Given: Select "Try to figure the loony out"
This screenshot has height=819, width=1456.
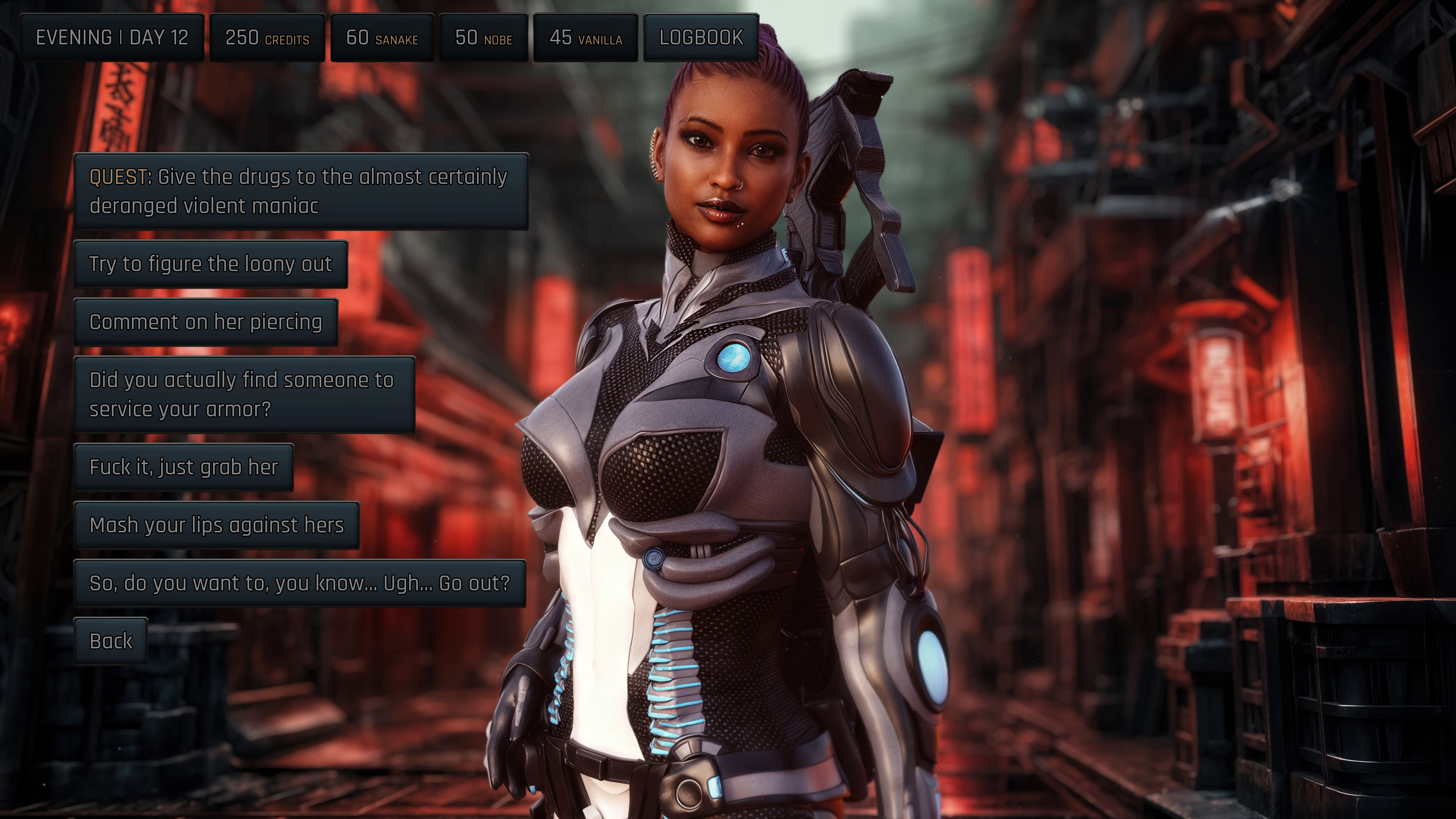Looking at the screenshot, I should coord(210,264).
